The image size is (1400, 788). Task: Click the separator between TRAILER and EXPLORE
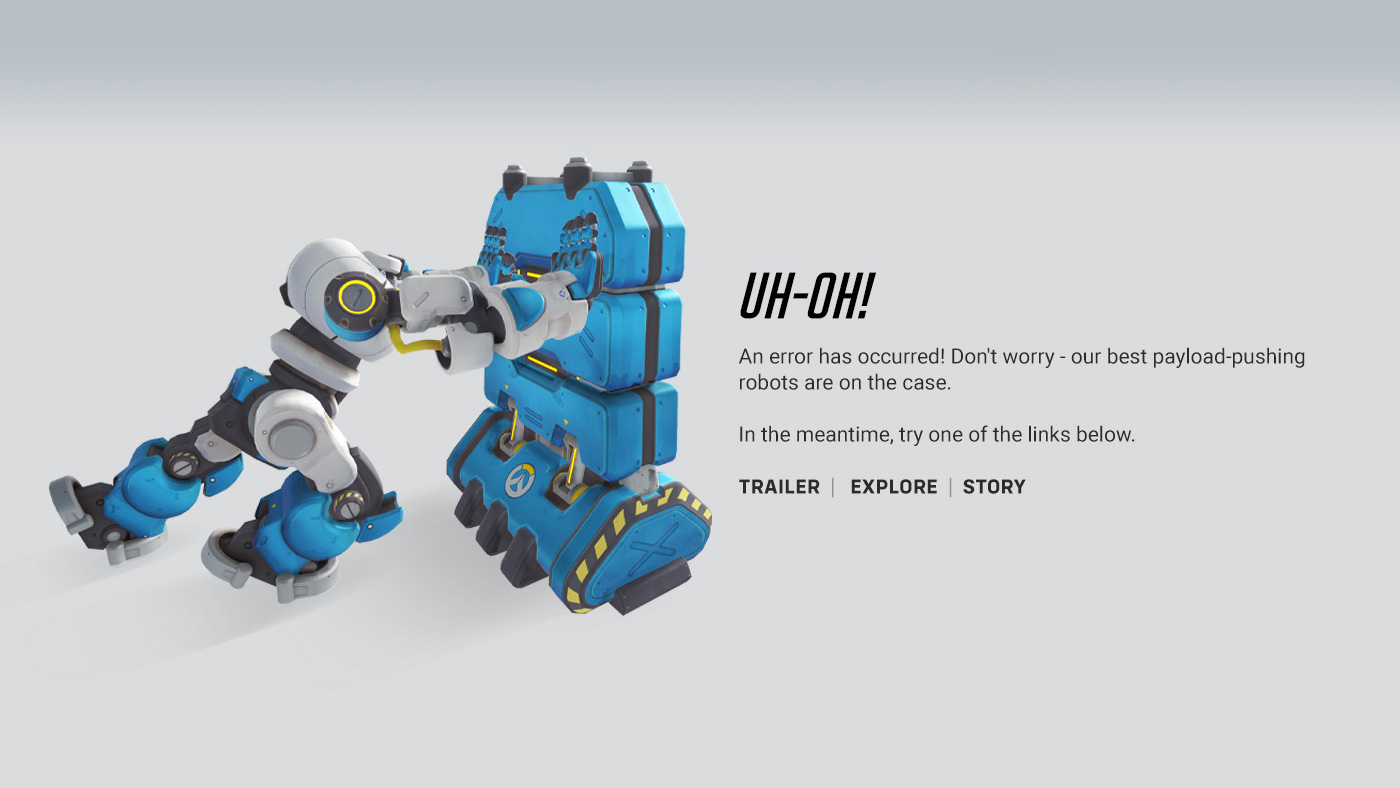point(832,487)
